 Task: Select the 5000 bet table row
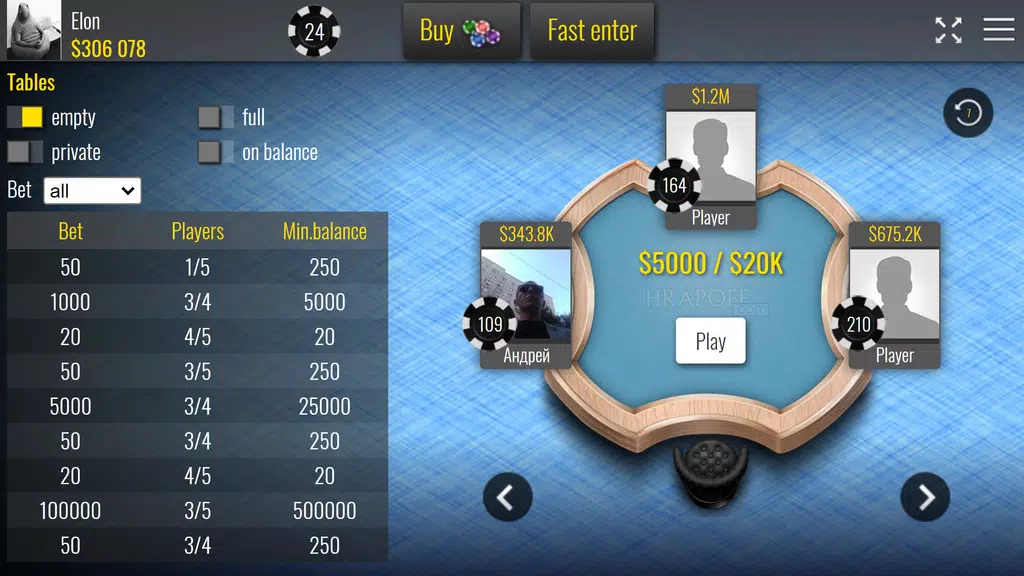197,406
